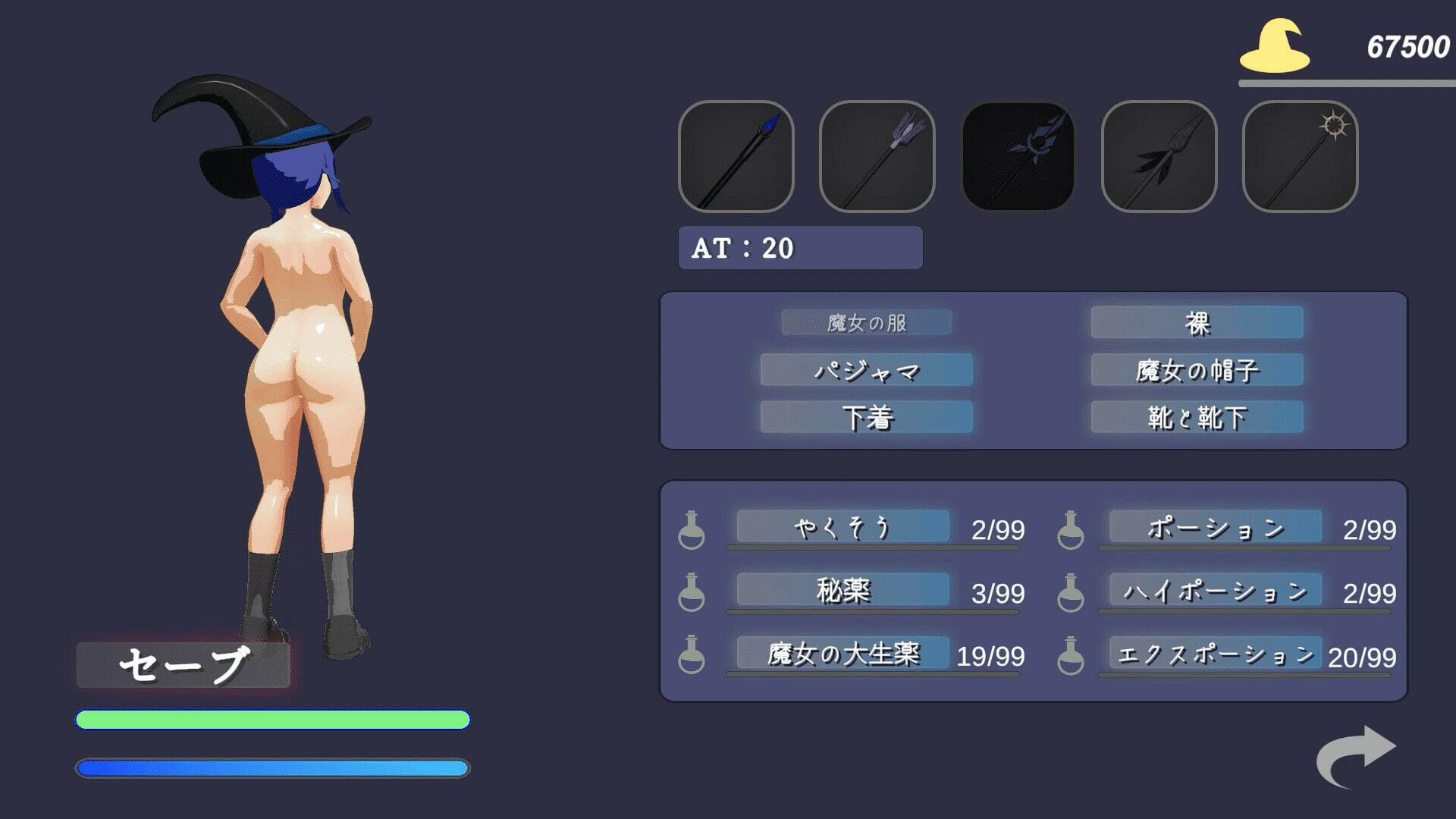
Task: Use the ハイポーション item
Action: (x=1215, y=590)
